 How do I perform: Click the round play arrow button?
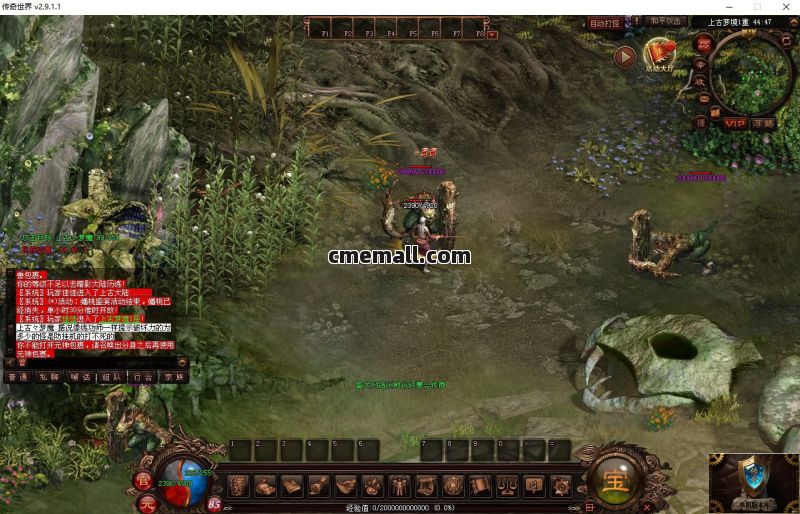point(625,57)
